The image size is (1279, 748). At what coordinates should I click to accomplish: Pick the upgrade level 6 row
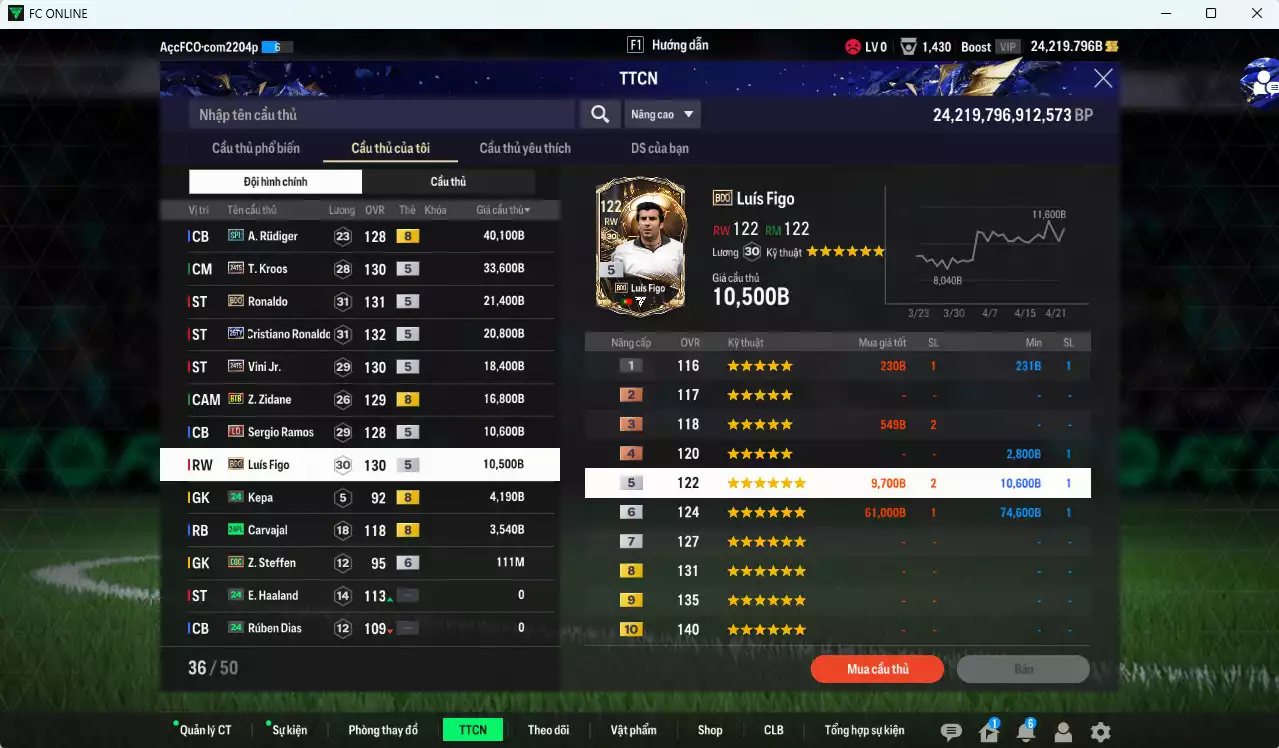click(x=837, y=512)
